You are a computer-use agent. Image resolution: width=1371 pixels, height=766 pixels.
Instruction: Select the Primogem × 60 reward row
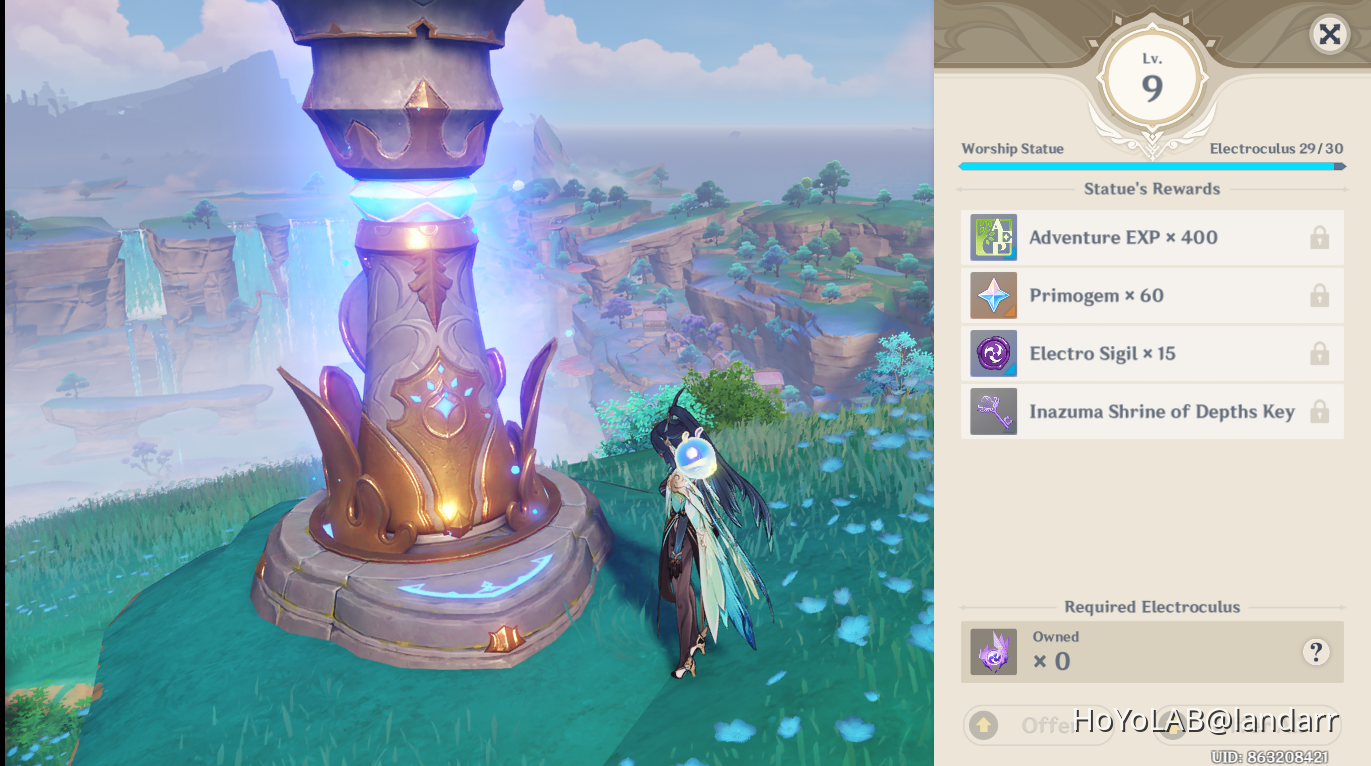(1152, 296)
